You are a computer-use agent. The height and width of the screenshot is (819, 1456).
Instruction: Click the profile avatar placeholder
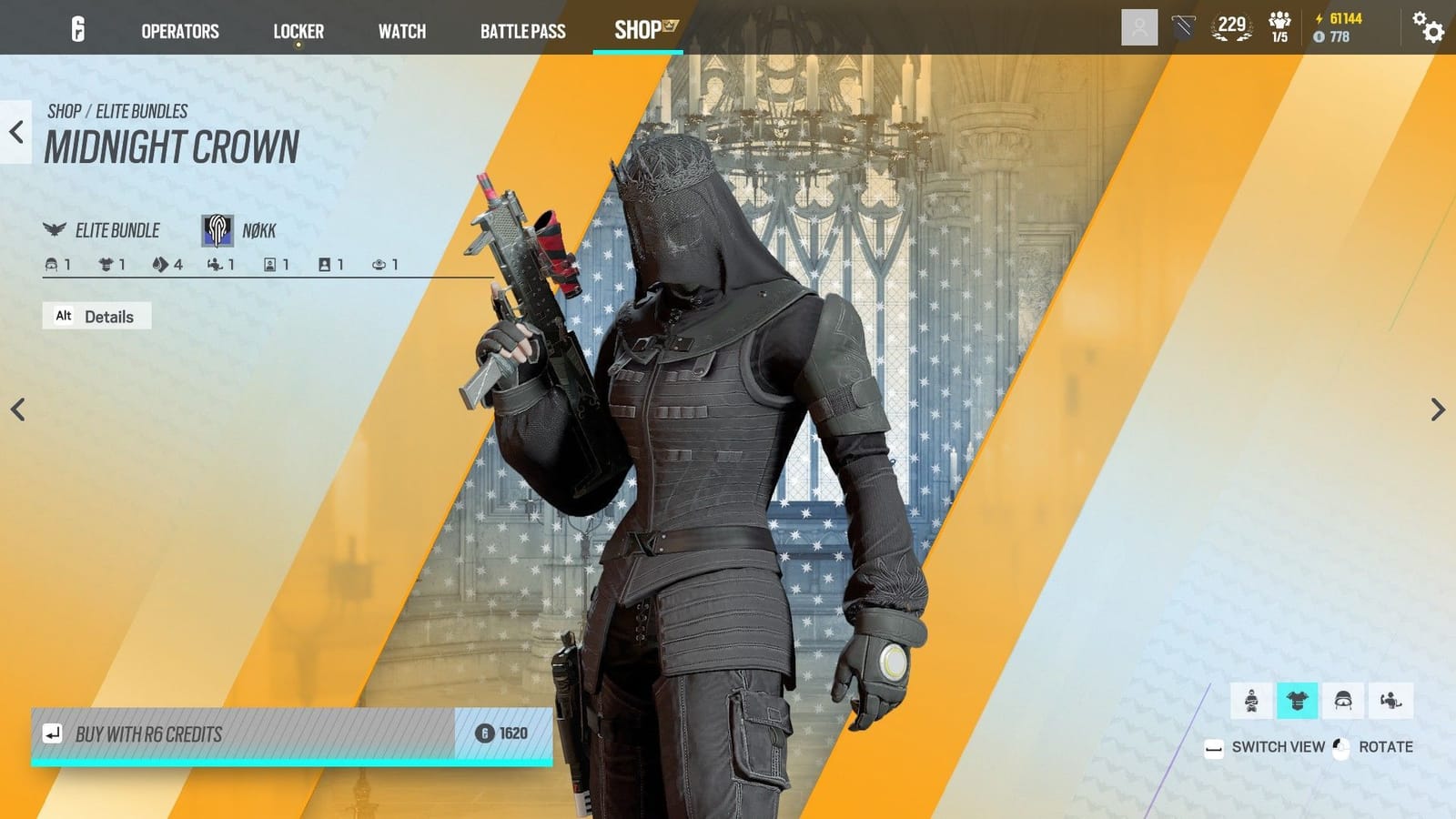pyautogui.click(x=1139, y=26)
